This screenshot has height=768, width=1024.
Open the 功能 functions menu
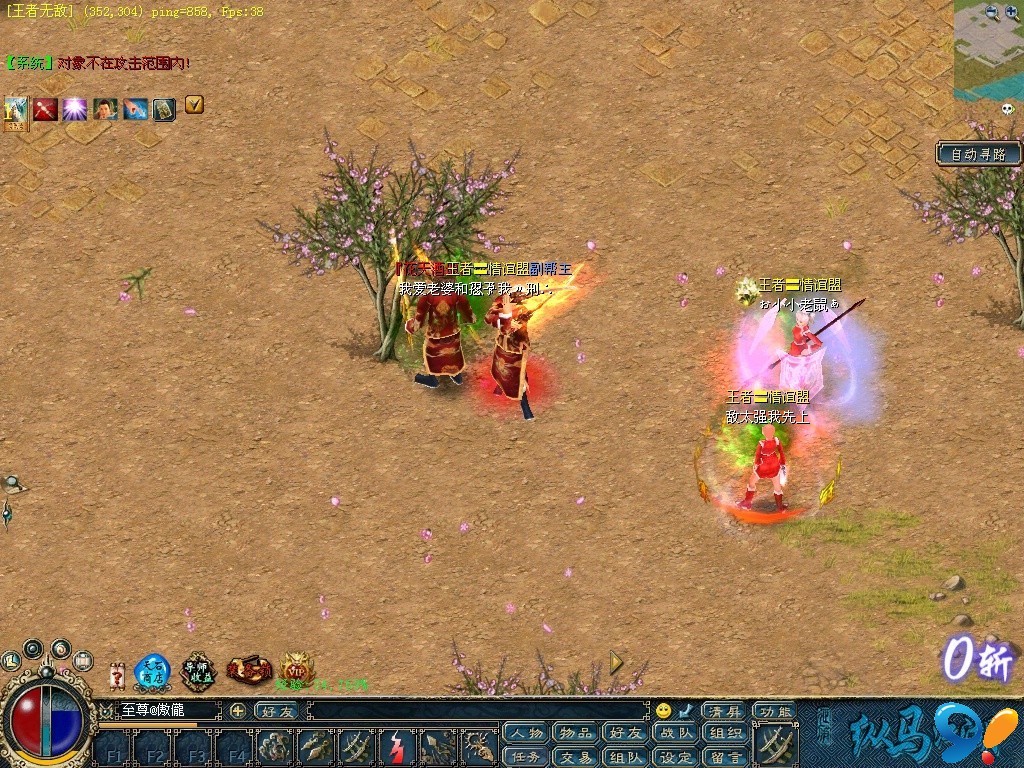[773, 710]
